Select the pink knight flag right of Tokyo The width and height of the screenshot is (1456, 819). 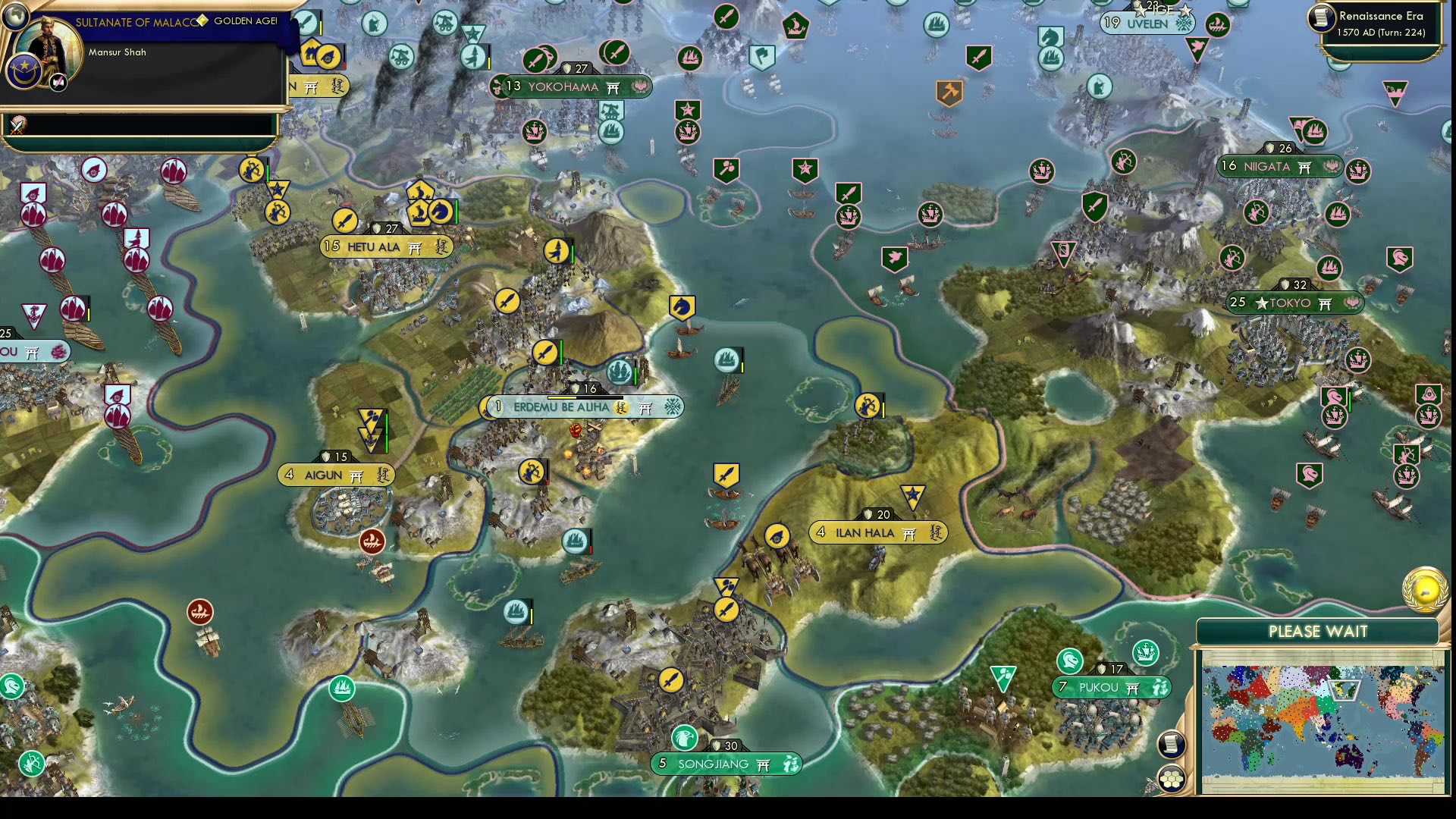click(1401, 257)
